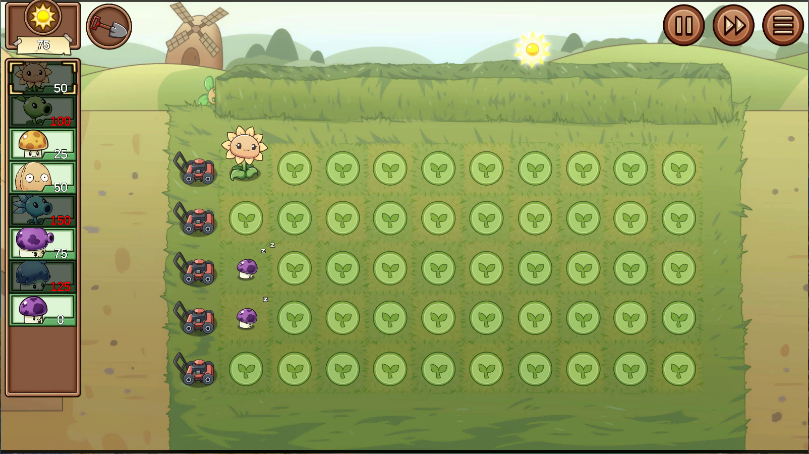Select the orange Sun-shroom card costing 25
Image resolution: width=809 pixels, height=454 pixels.
[x=42, y=144]
